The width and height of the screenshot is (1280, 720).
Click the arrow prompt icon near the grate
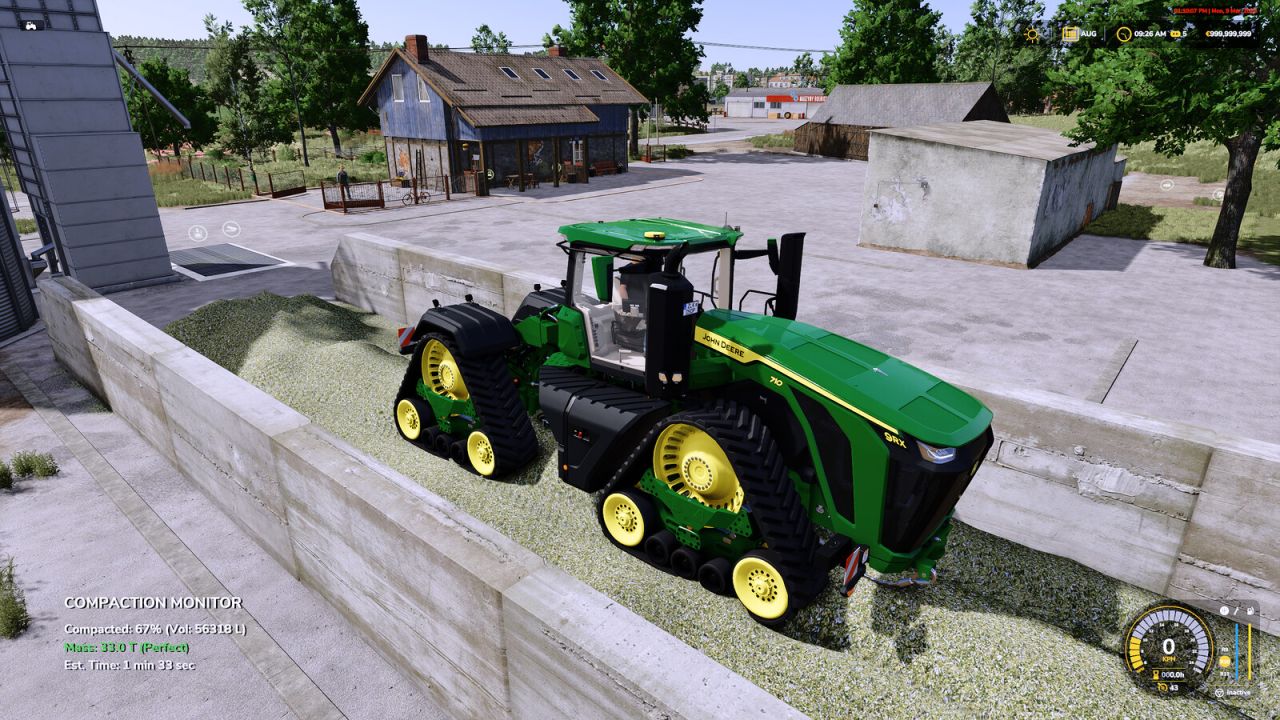(231, 228)
